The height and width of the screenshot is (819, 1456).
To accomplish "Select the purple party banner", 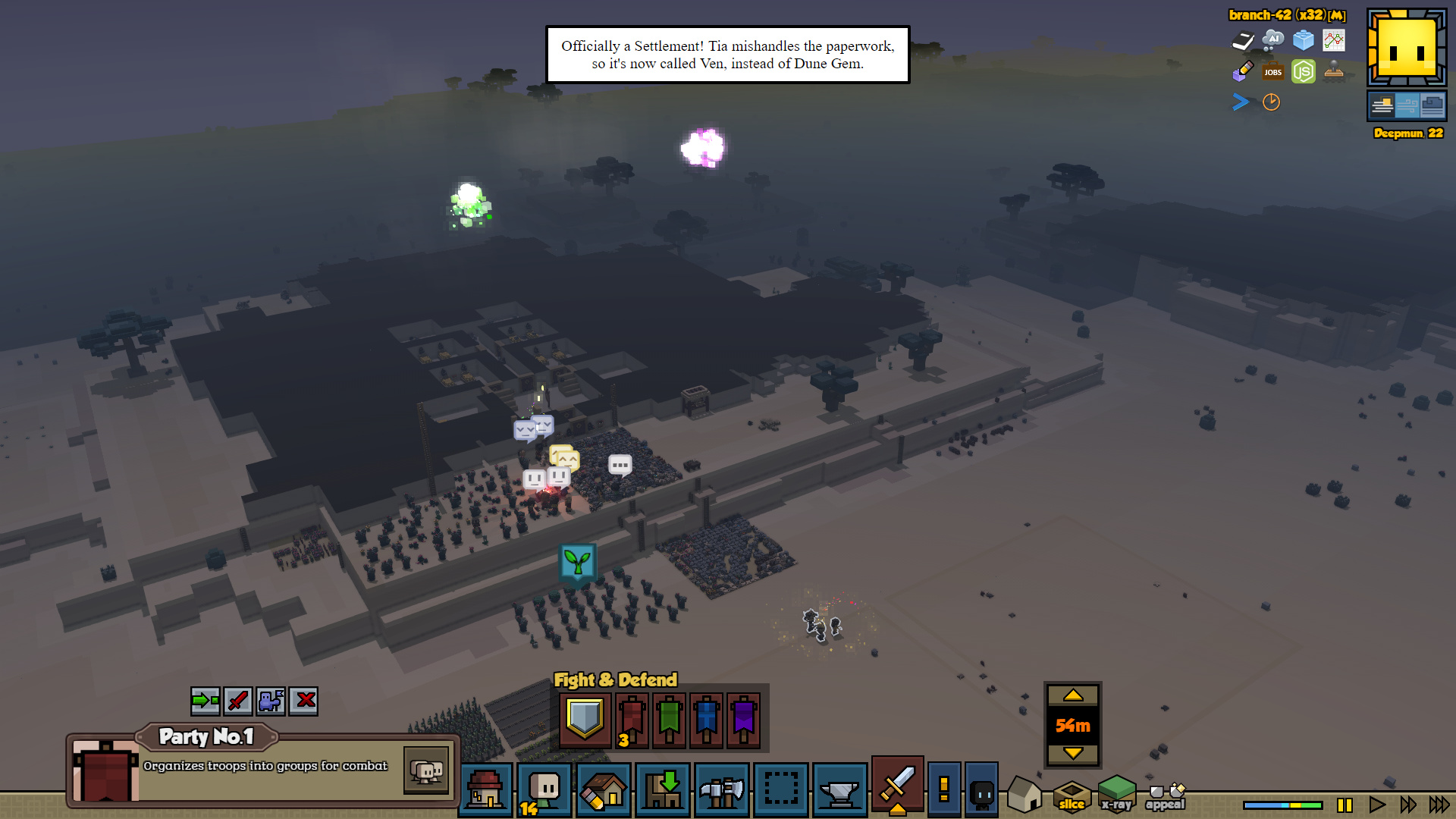I will (743, 718).
